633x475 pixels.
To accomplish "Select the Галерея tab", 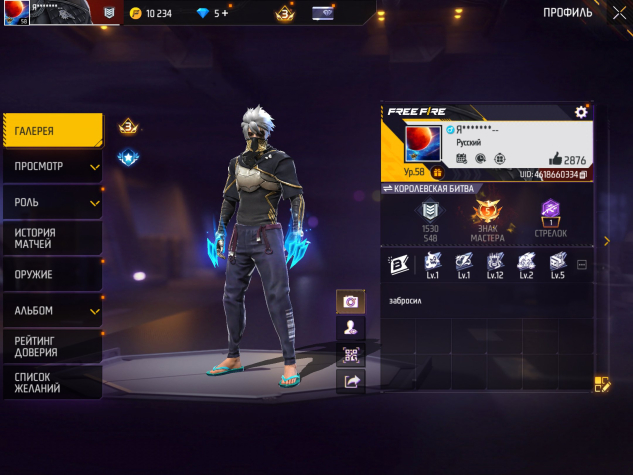I will [51, 131].
